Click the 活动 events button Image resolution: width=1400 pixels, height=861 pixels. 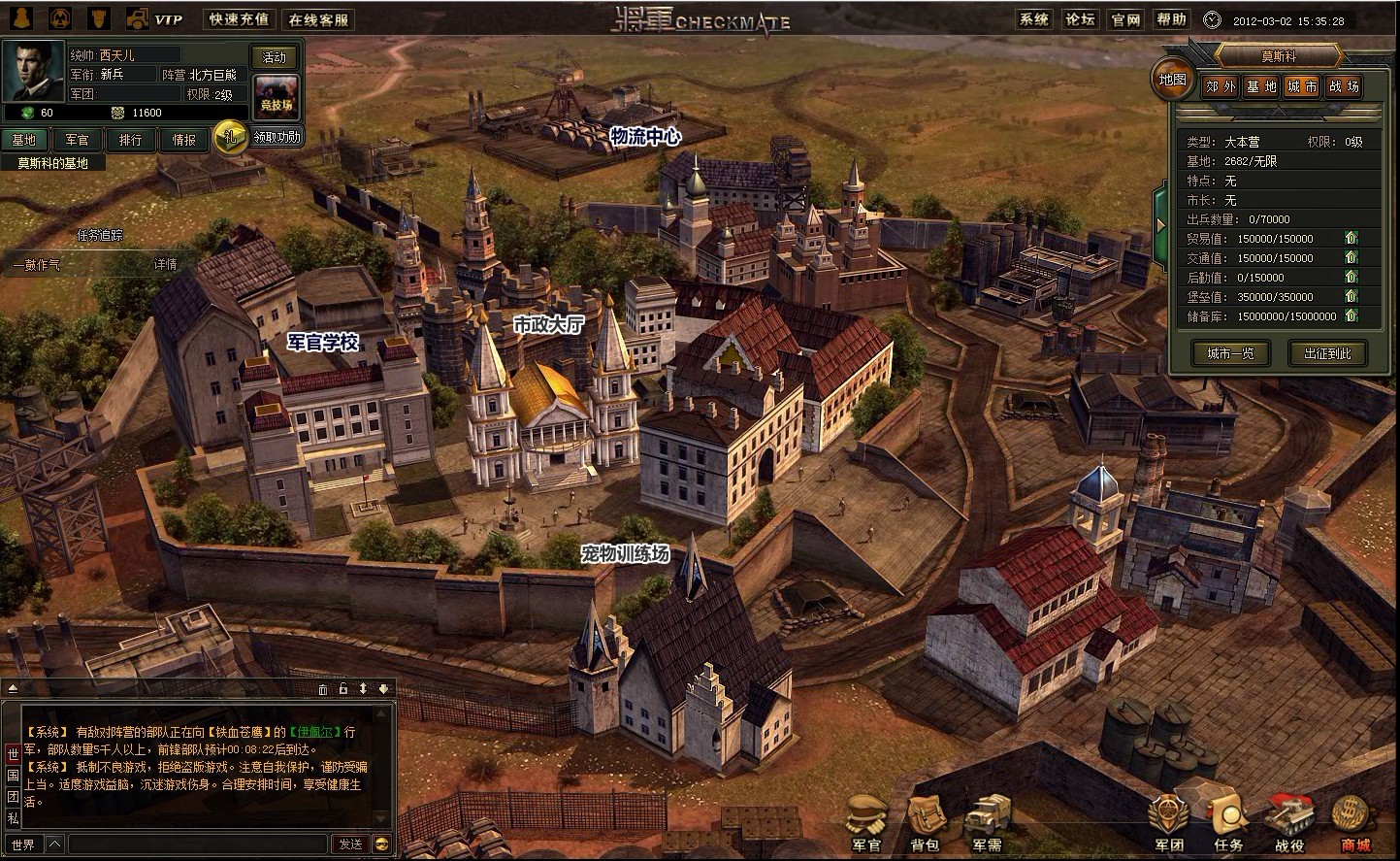[276, 57]
